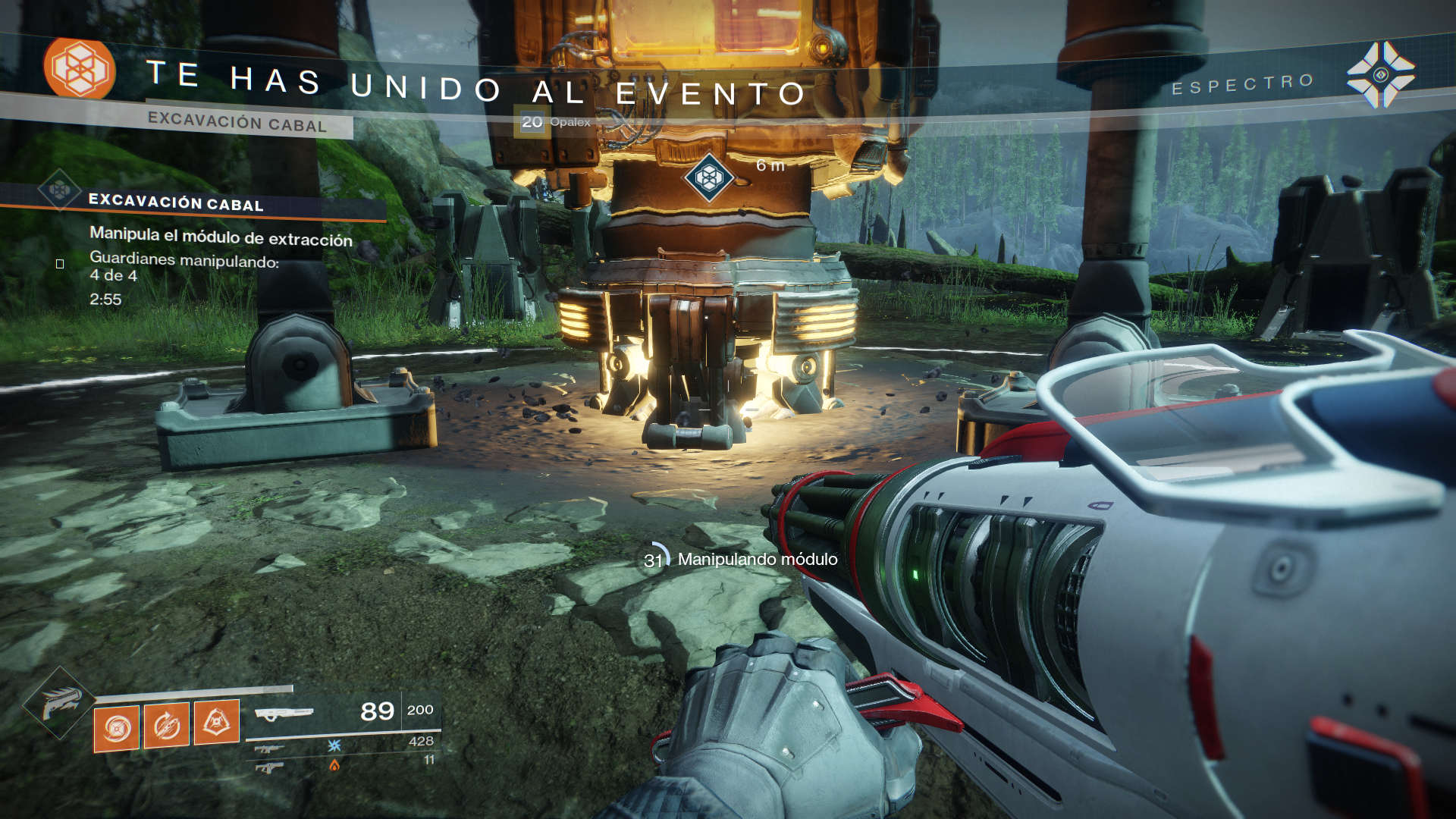Screen dimensions: 1456x819
Task: Click the objective checkbox for Guardianes manipulando
Action: tap(60, 264)
